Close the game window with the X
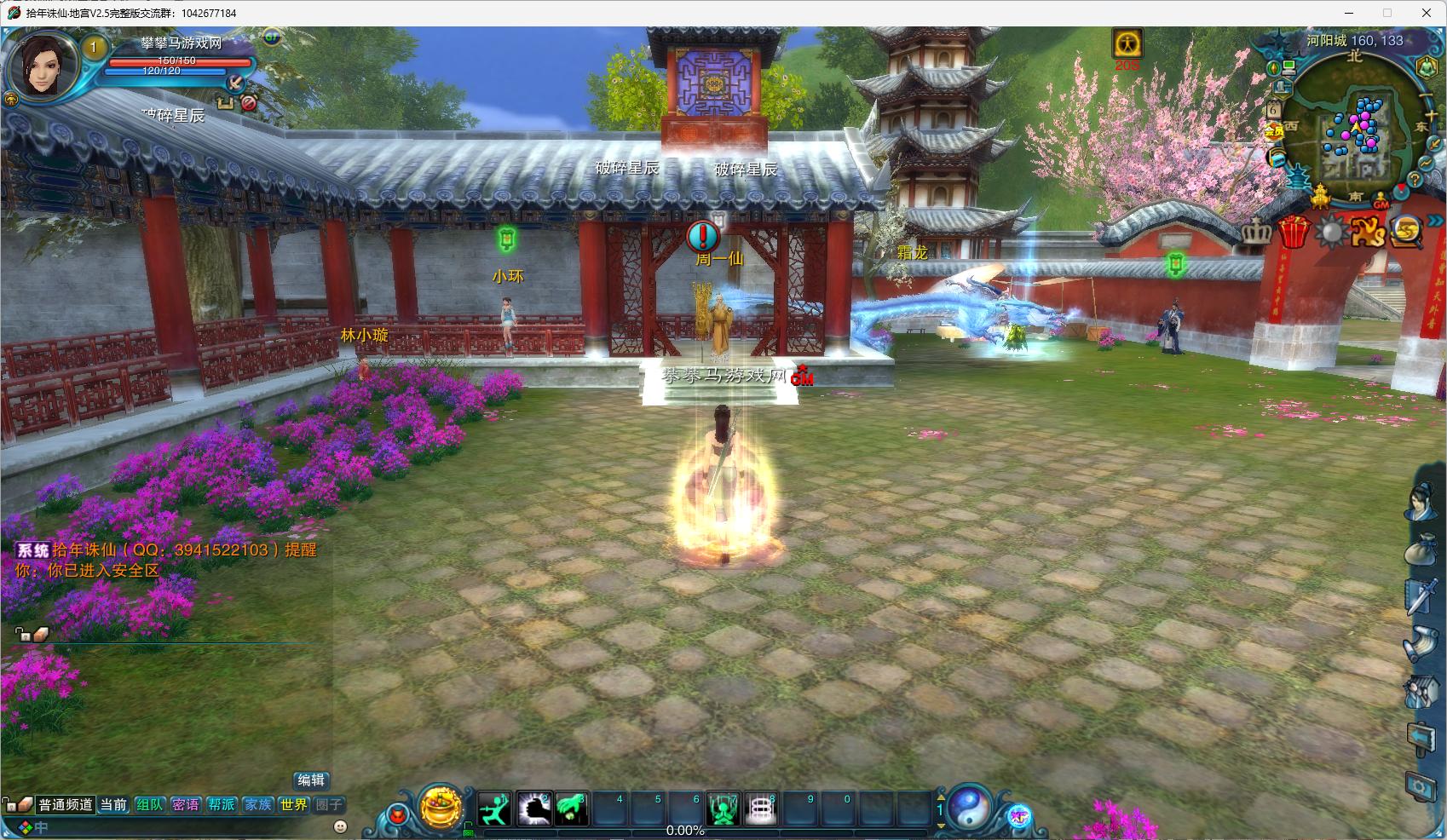This screenshot has width=1447, height=840. point(1426,13)
